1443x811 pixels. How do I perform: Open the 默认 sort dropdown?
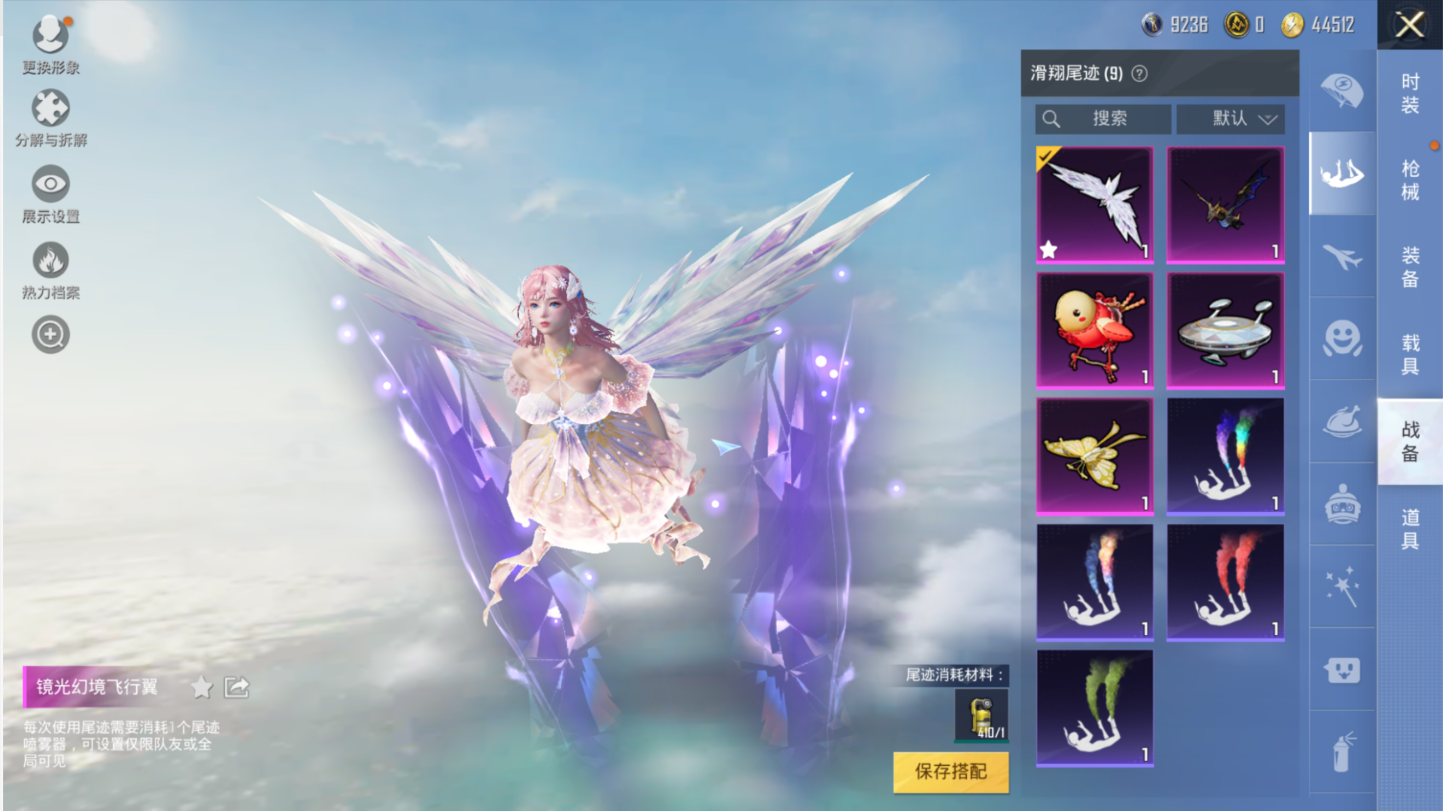[x=1231, y=119]
